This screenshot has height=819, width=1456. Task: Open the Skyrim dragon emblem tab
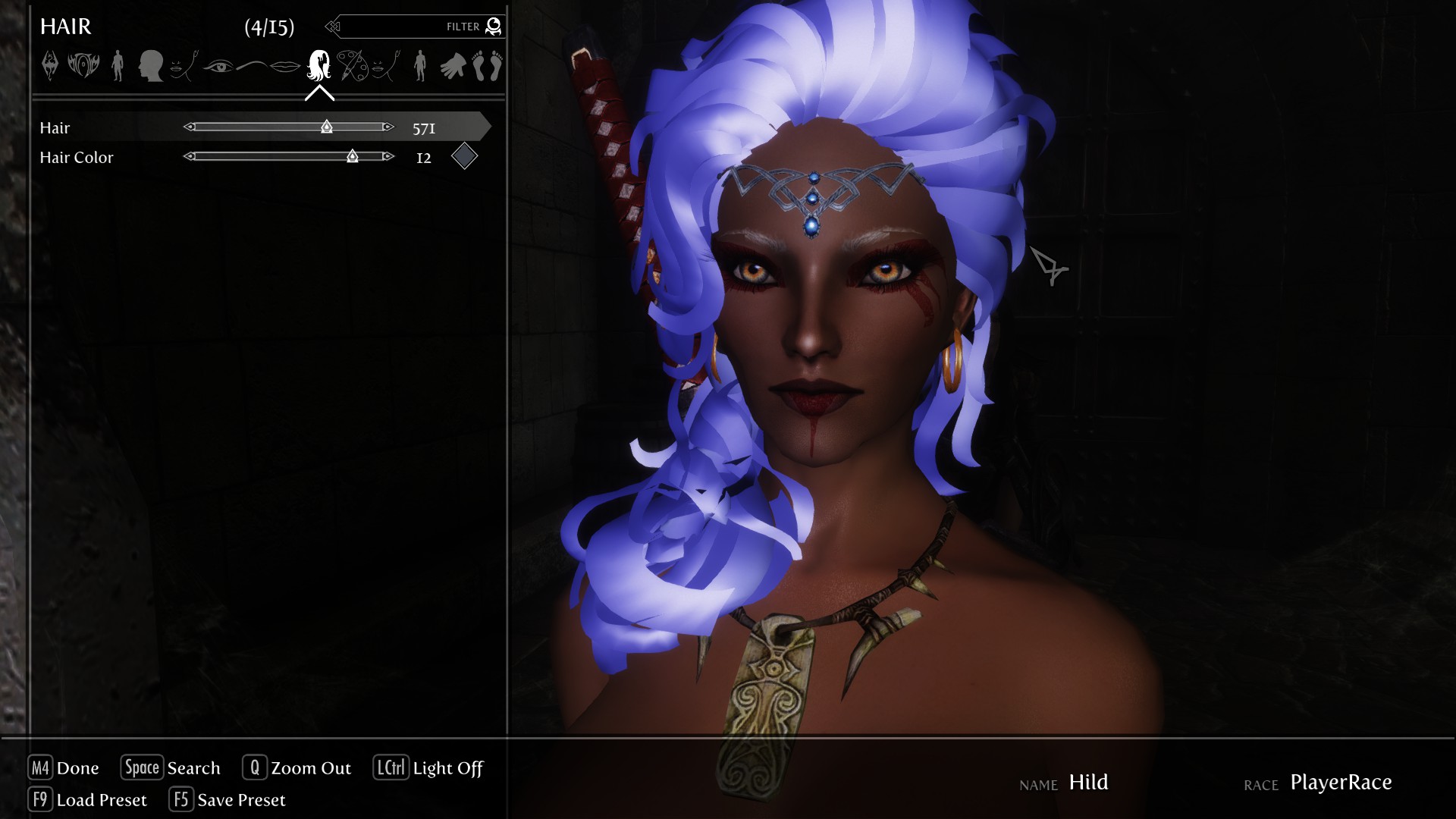[50, 66]
